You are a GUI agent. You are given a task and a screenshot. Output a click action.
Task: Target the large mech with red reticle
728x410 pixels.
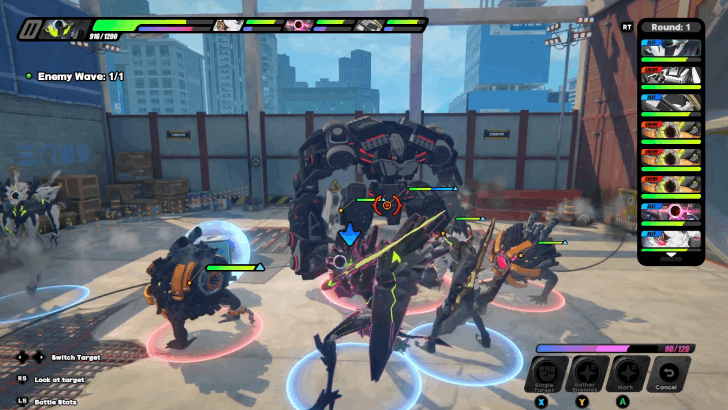point(385,205)
